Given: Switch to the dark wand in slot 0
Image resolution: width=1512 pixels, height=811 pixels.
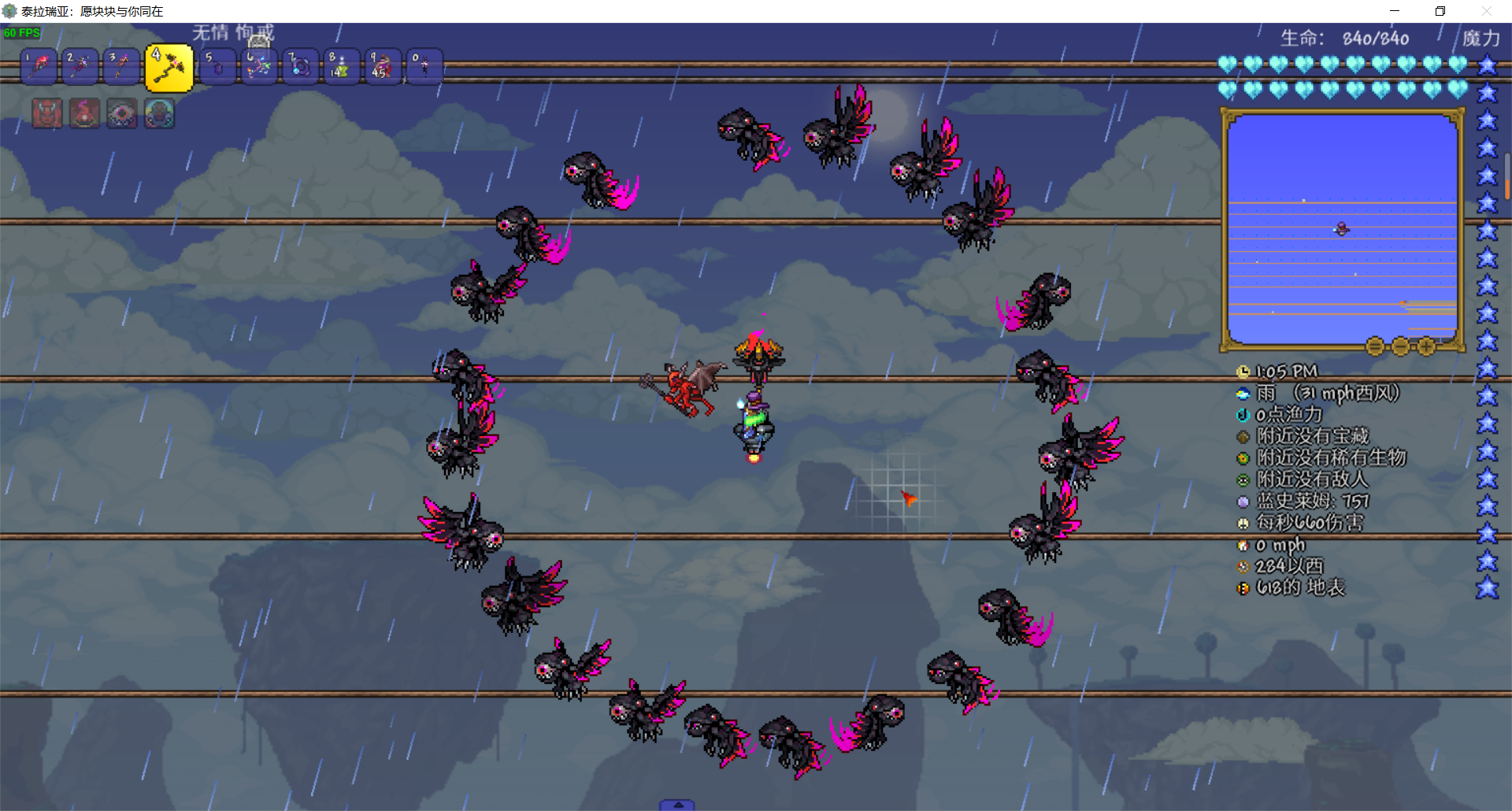Looking at the screenshot, I should click(424, 67).
